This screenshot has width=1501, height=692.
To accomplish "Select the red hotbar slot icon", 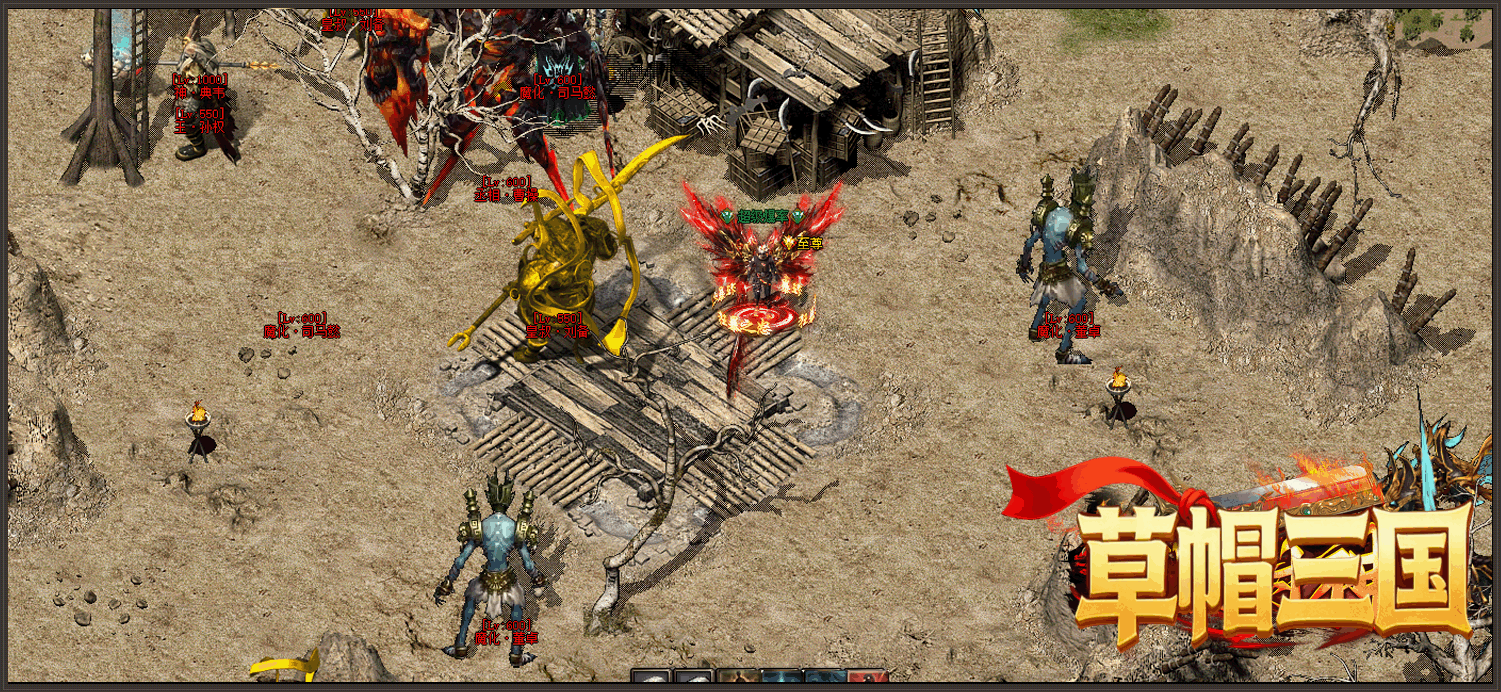I will [x=868, y=678].
